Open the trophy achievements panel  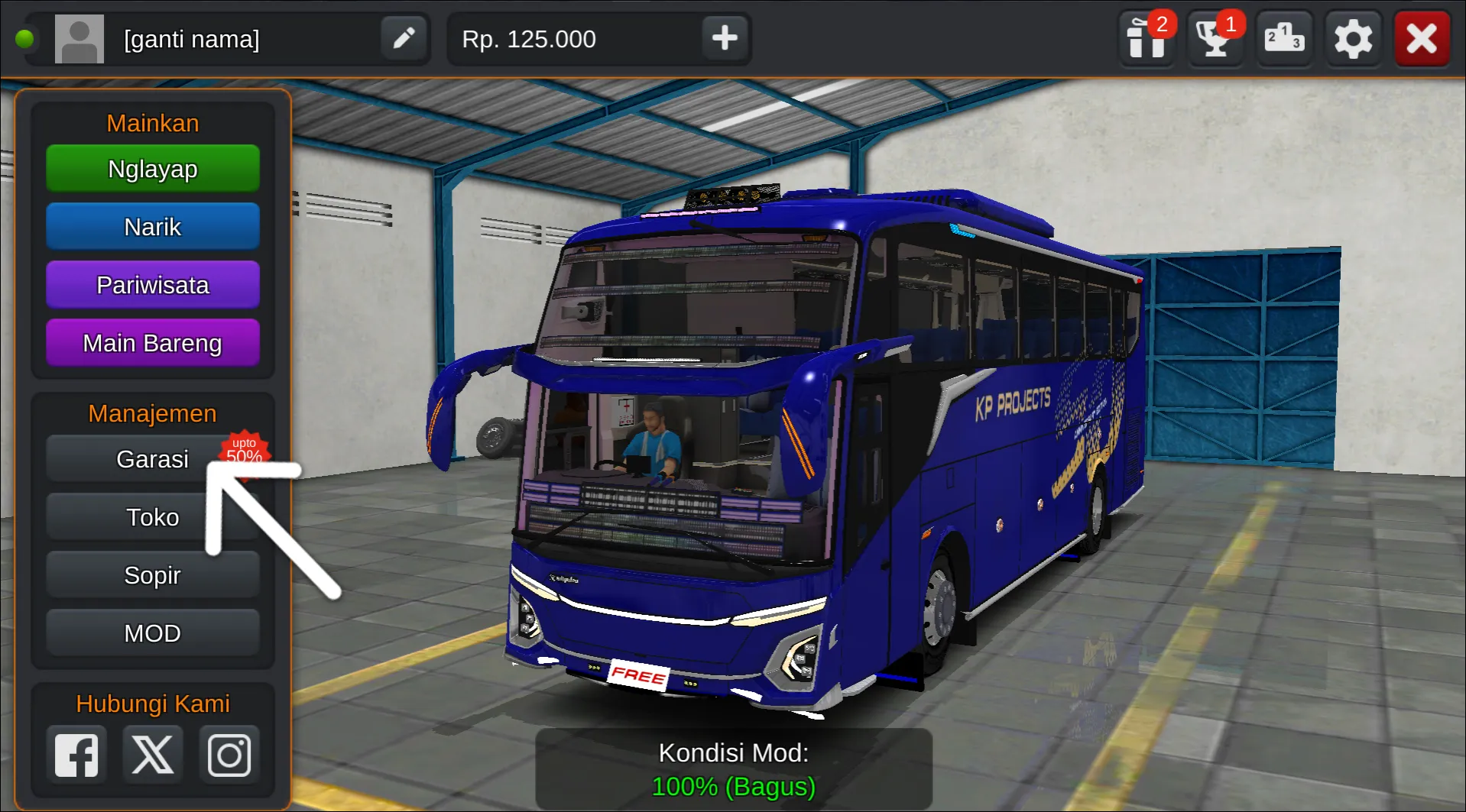tap(1215, 37)
